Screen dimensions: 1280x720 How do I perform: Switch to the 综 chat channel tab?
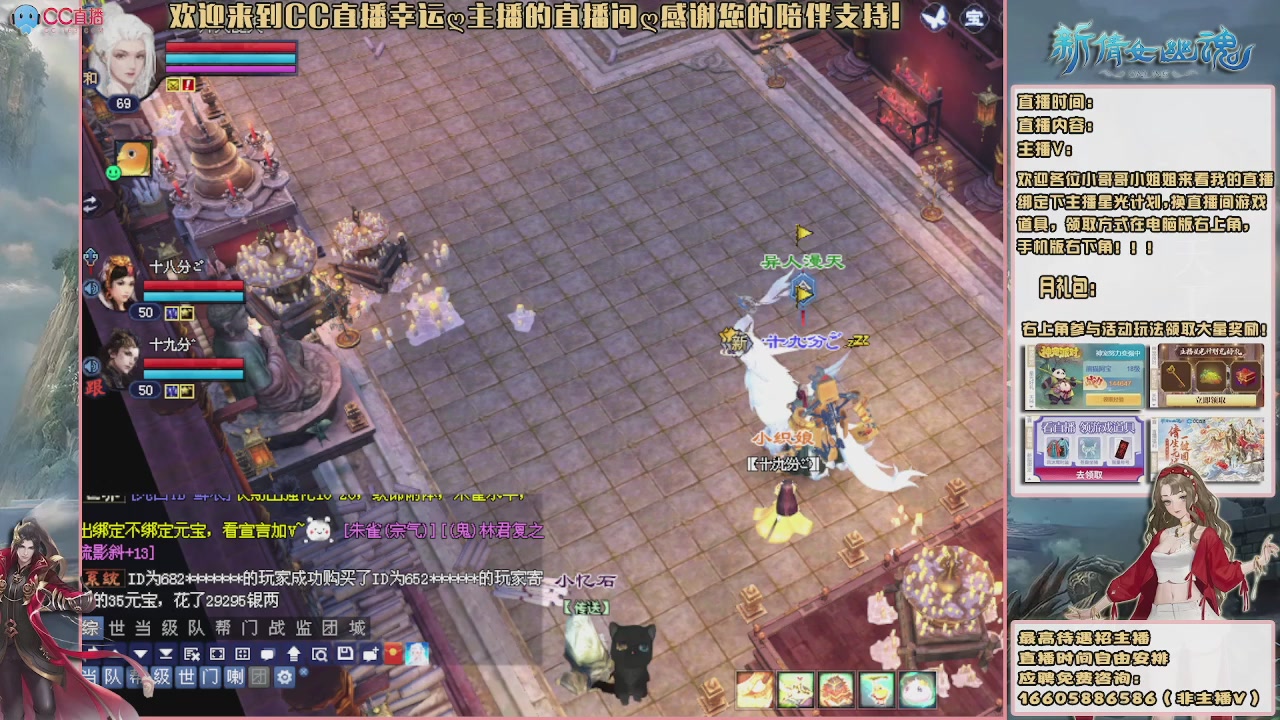click(90, 628)
